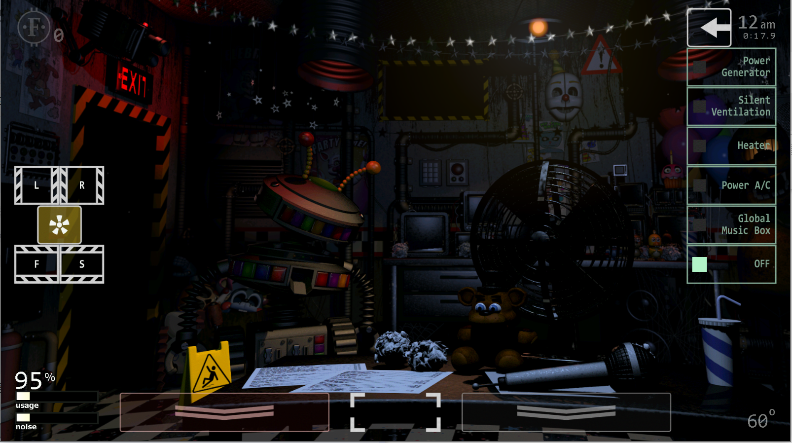
Task: Click the gray chevron bar at bottom right
Action: (566, 412)
